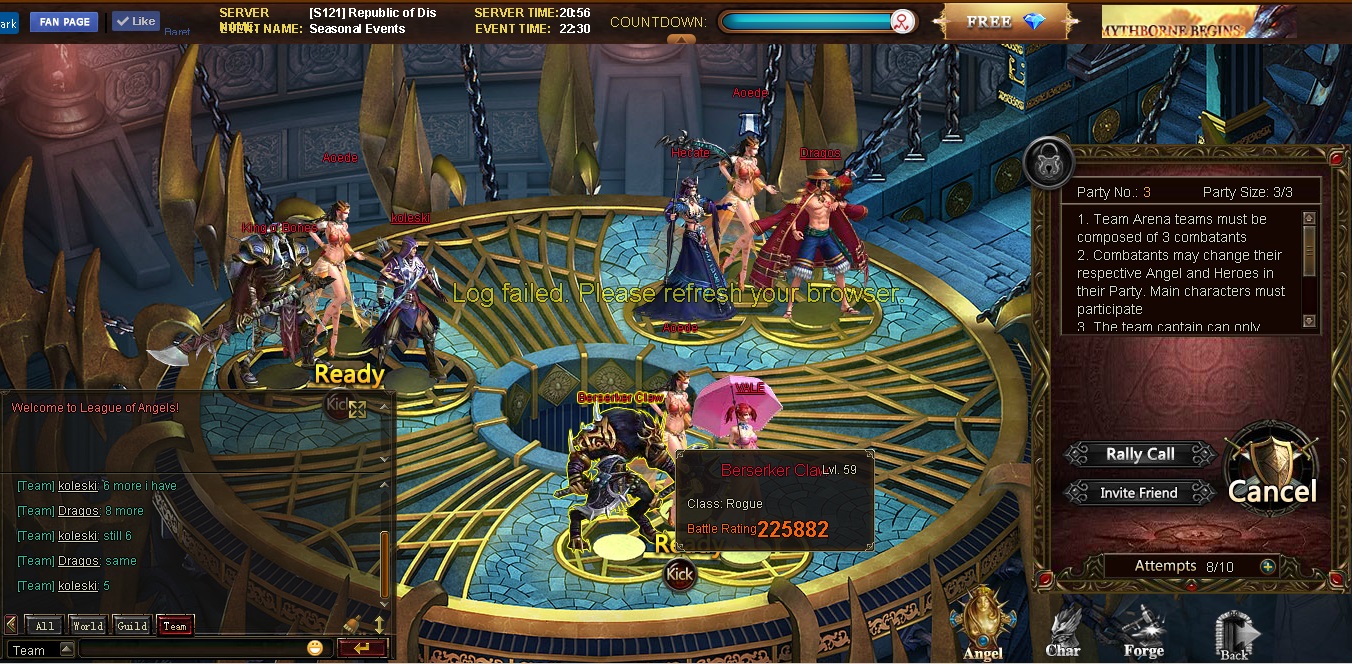
Task: Open the Team chat channel dropdown
Action: coord(66,649)
